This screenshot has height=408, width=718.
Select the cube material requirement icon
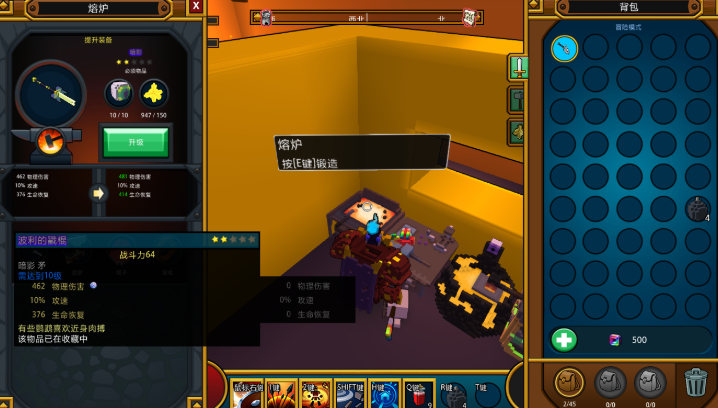pyautogui.click(x=119, y=94)
